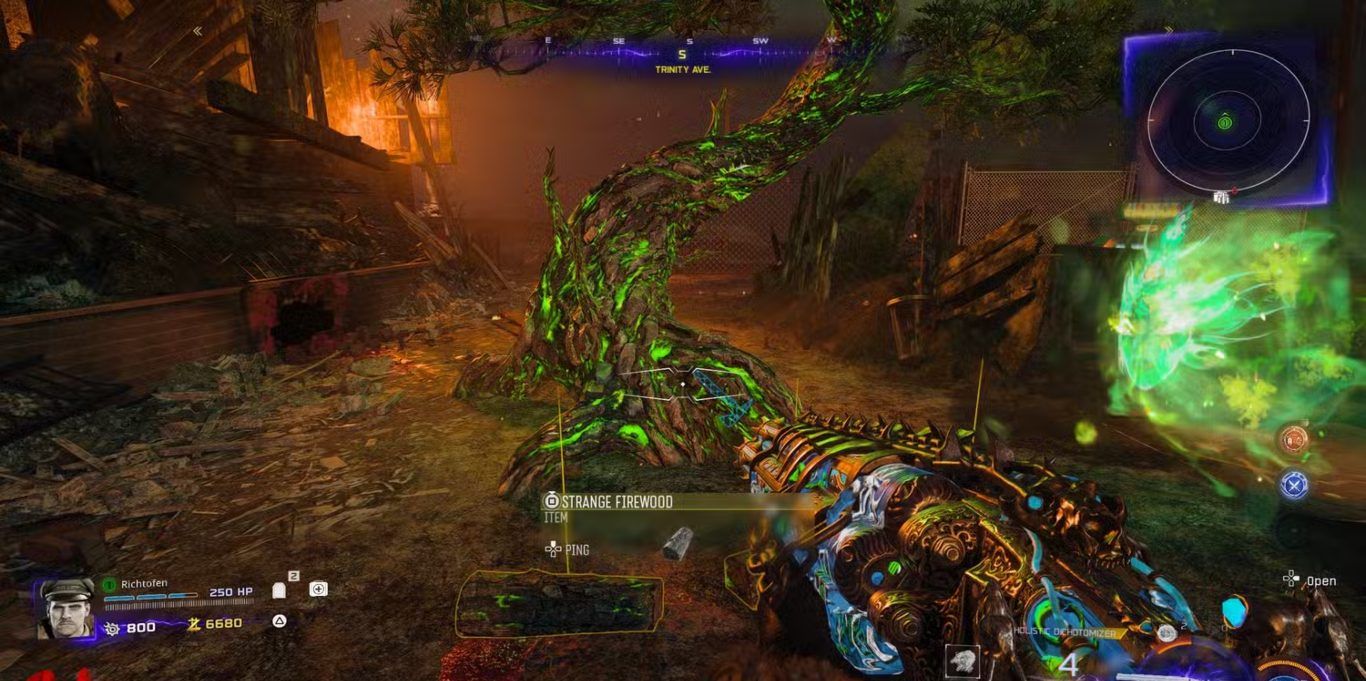Viewport: 1366px width, 681px height.
Task: Select the orange perk icon
Action: [x=1294, y=440]
